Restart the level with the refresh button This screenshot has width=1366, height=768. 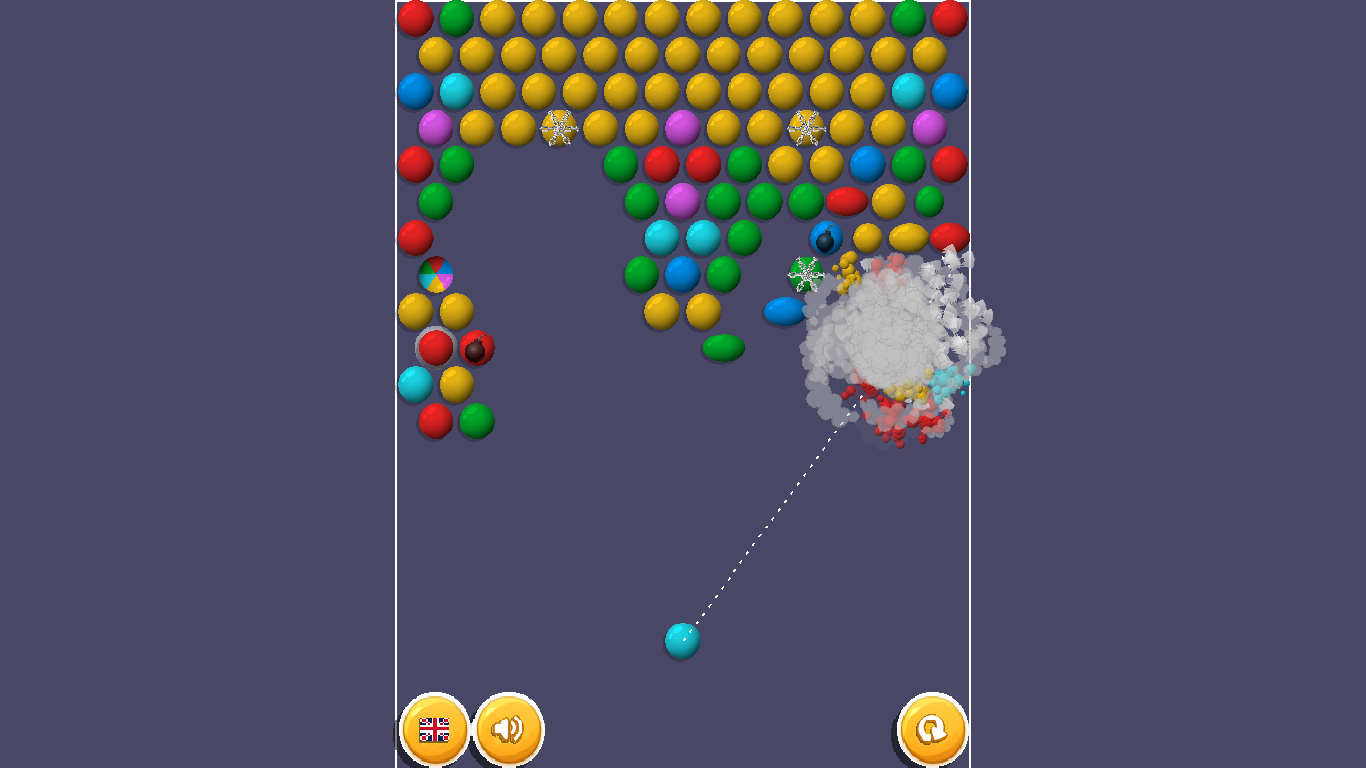click(932, 731)
